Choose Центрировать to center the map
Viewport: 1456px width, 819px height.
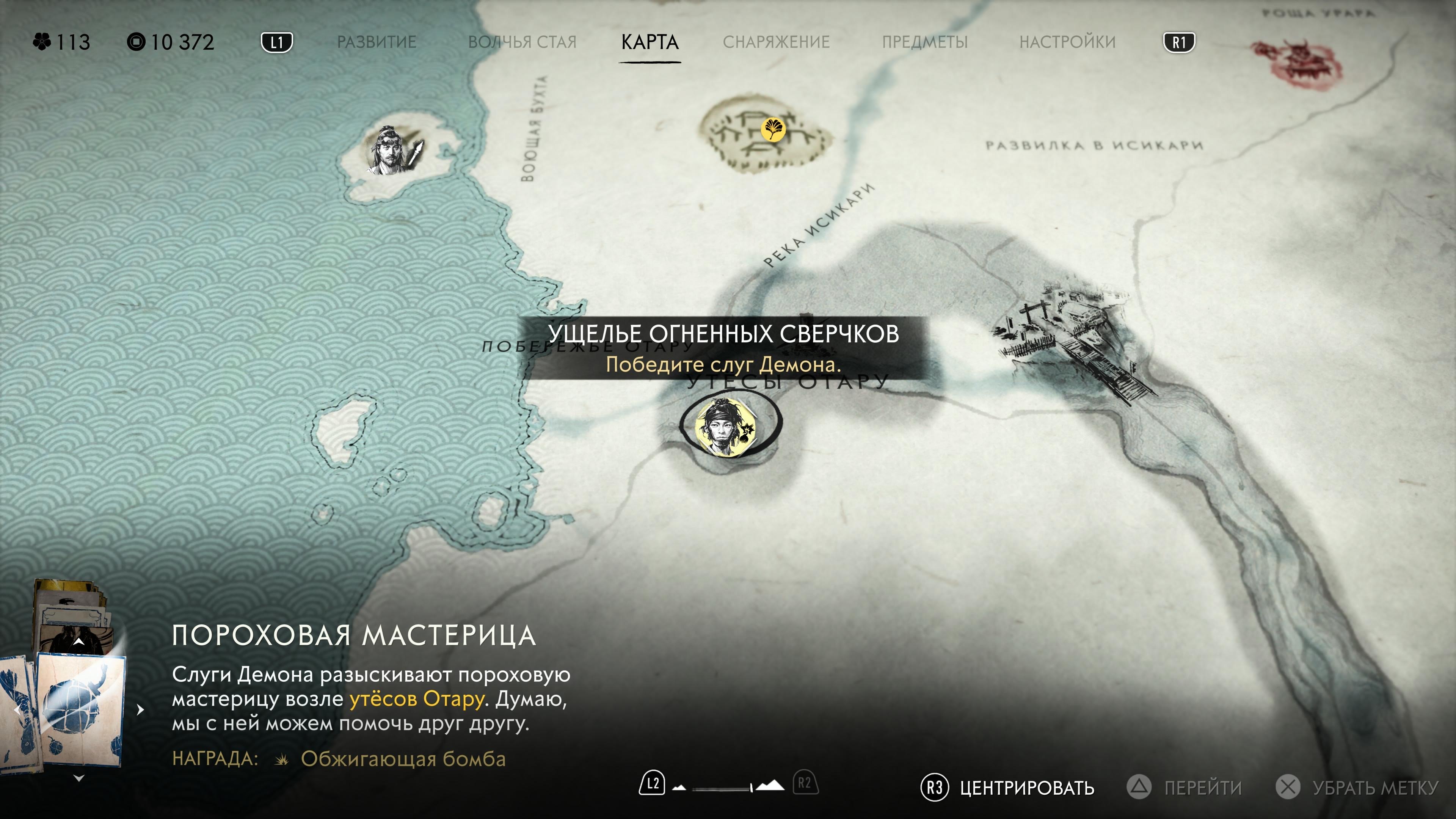[1007, 788]
